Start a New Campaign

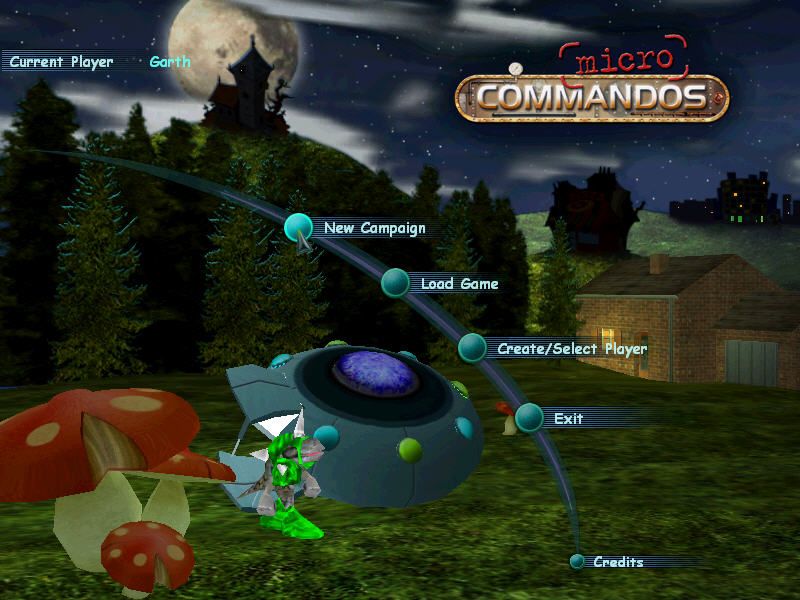pyautogui.click(x=373, y=228)
